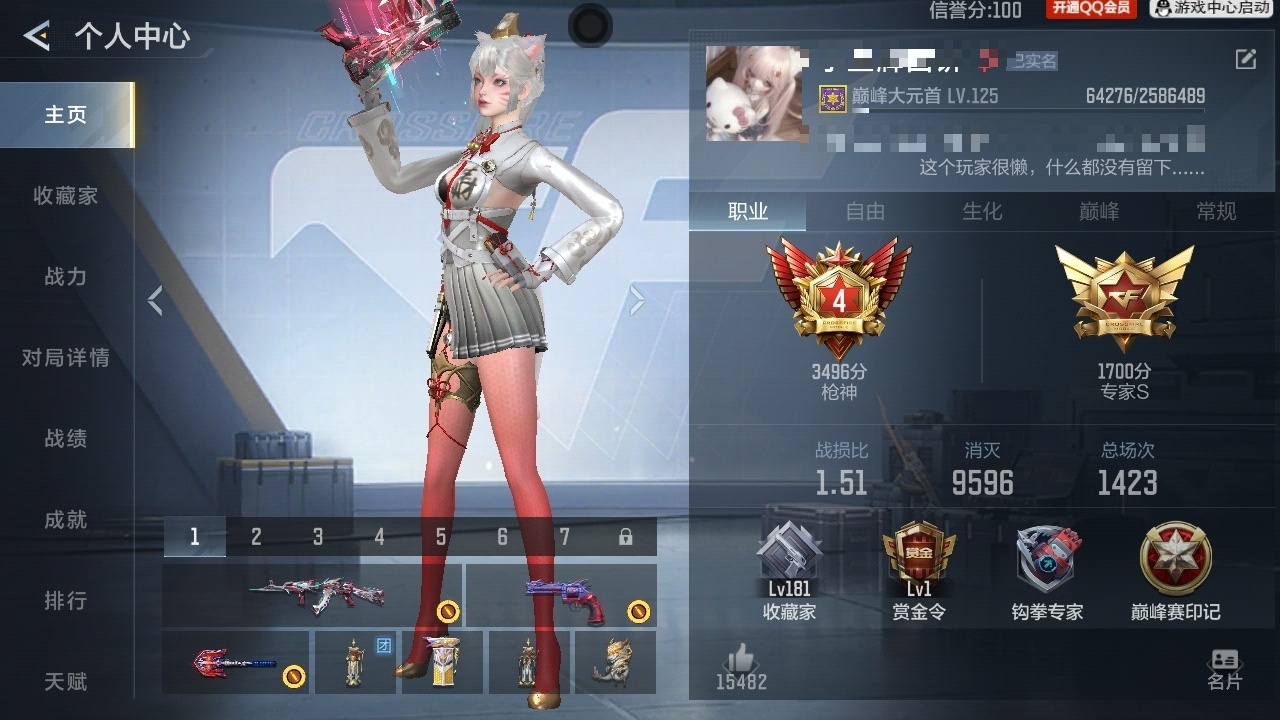Open the 枪神 rank emblem
This screenshot has width=1280, height=720.
pos(840,295)
